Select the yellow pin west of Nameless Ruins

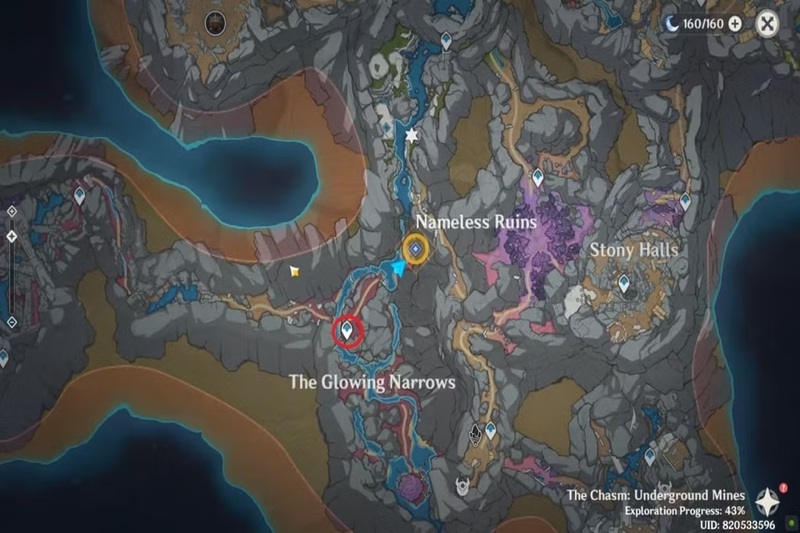(x=294, y=270)
